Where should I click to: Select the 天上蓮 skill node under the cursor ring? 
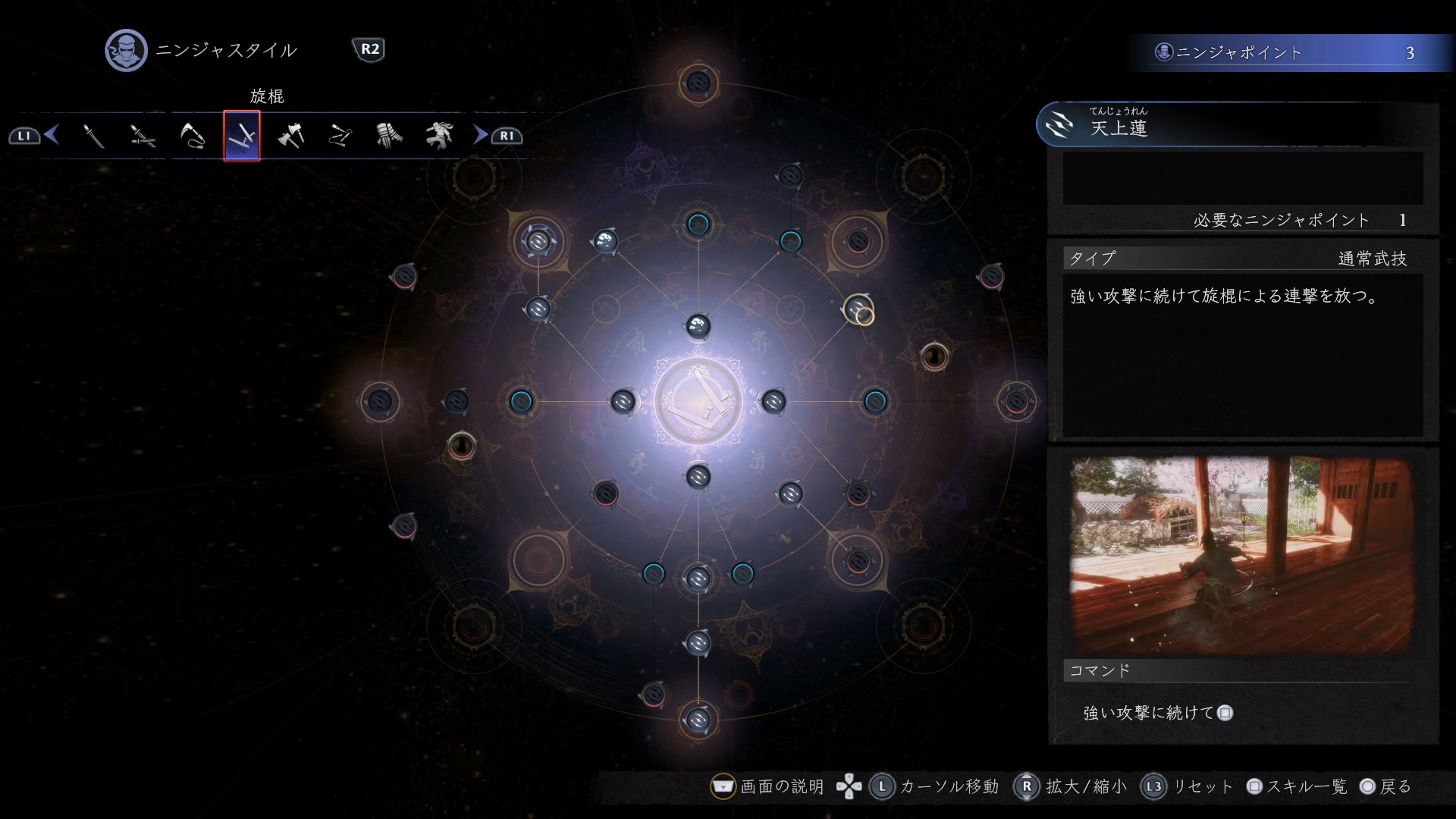[858, 309]
